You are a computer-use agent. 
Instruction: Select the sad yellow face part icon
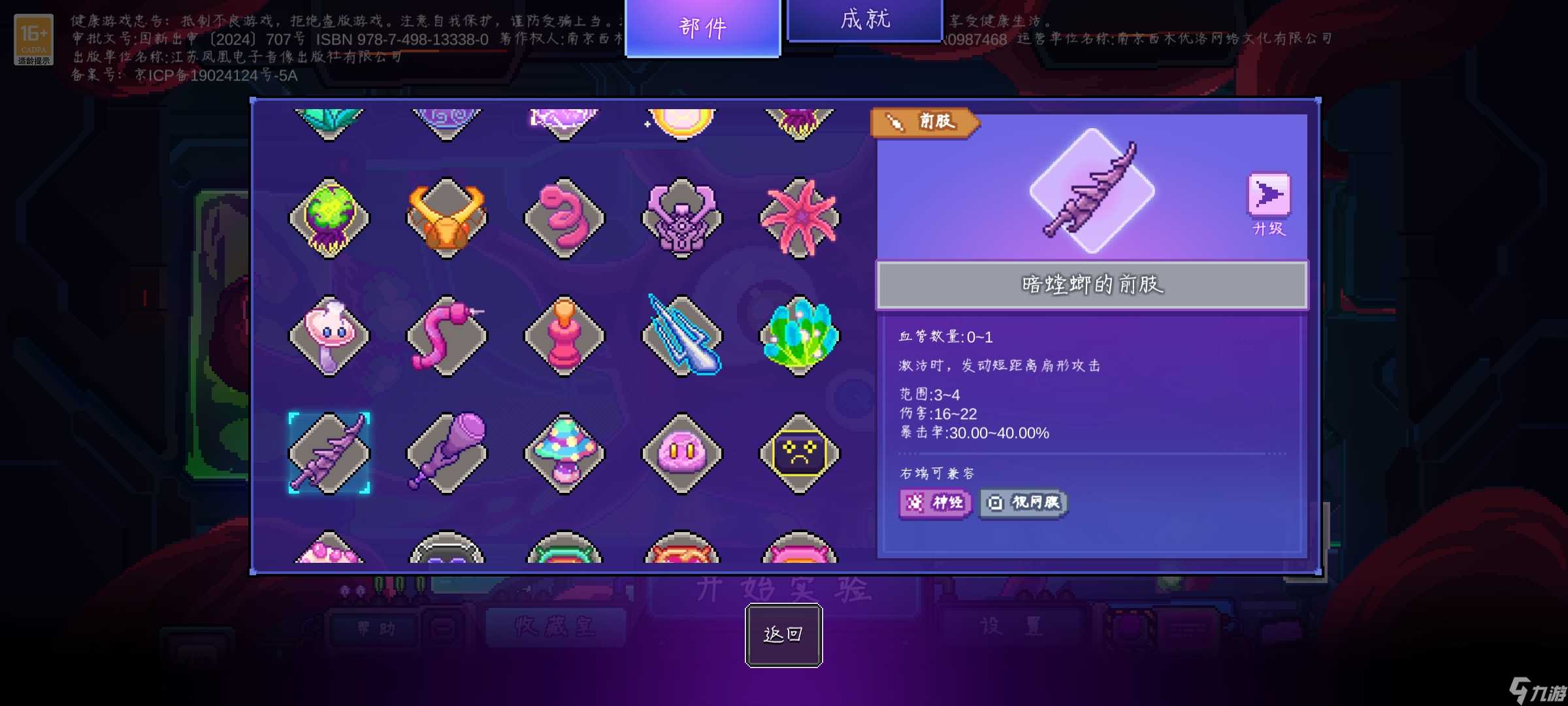tap(799, 453)
